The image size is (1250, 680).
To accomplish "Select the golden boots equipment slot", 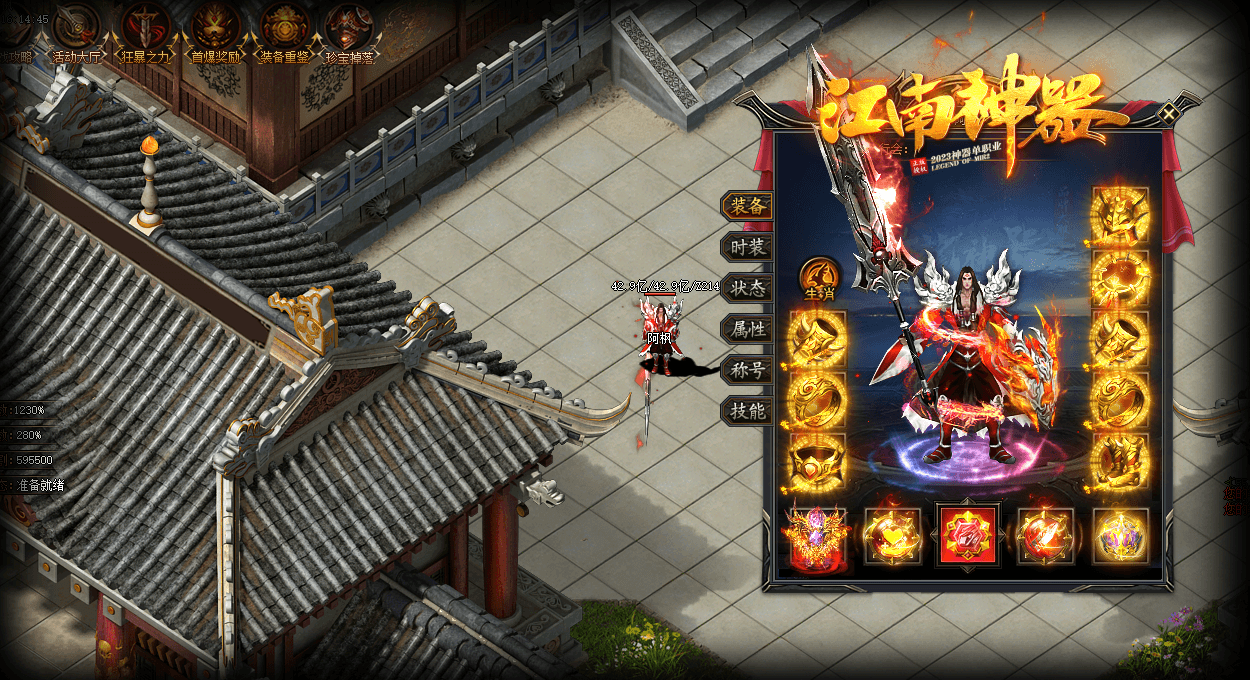I will (1120, 462).
